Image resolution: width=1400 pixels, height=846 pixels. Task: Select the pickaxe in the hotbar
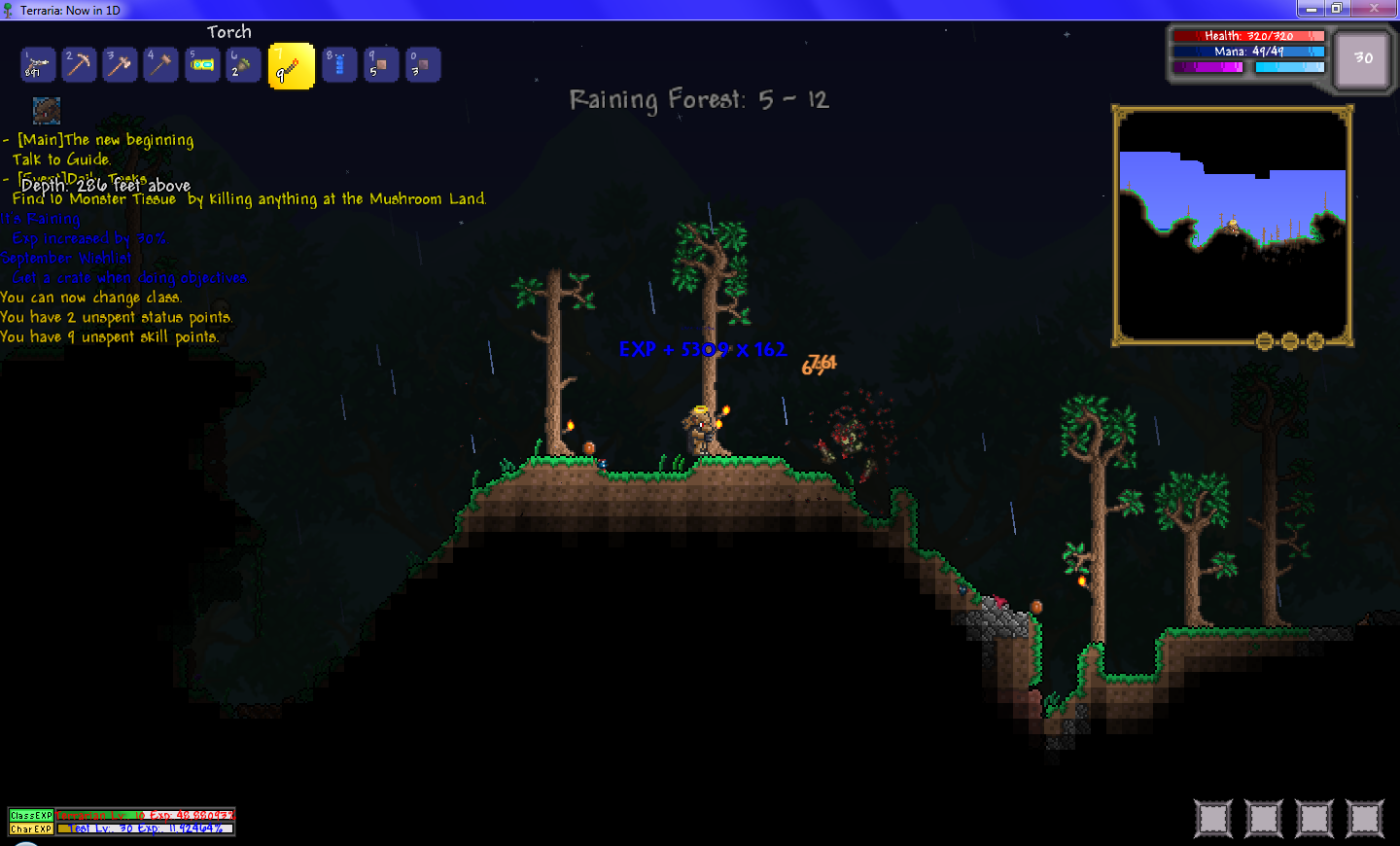(x=79, y=65)
